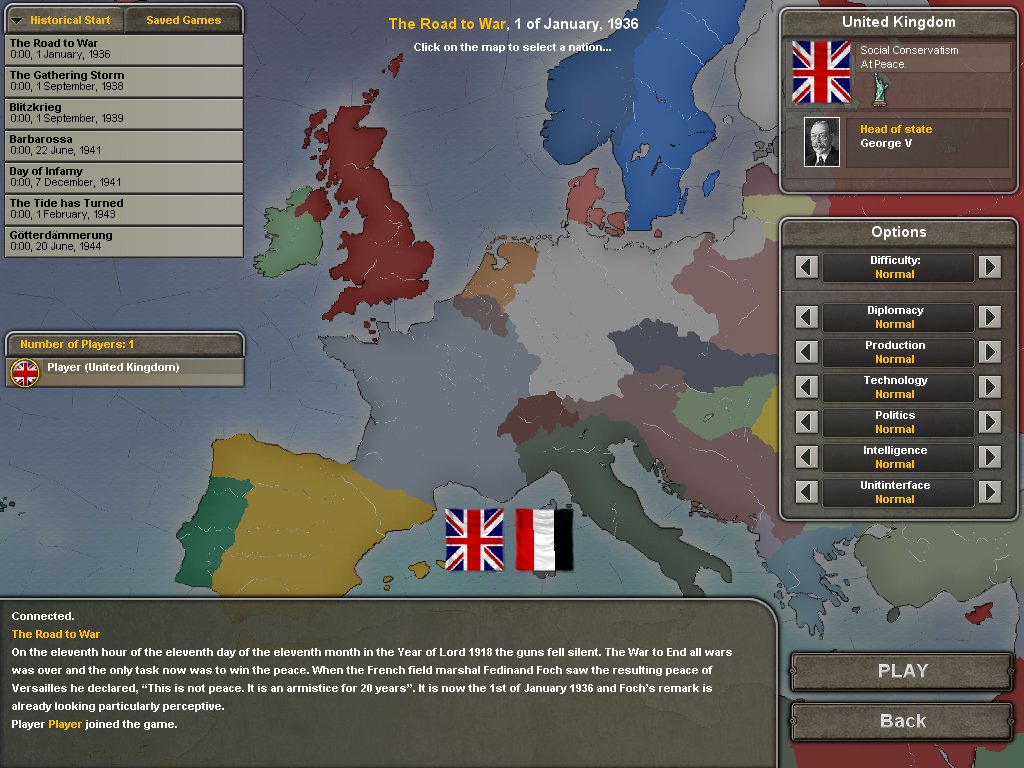Raise the Technology setting with right arrow
Image resolution: width=1024 pixels, height=768 pixels.
pos(989,387)
